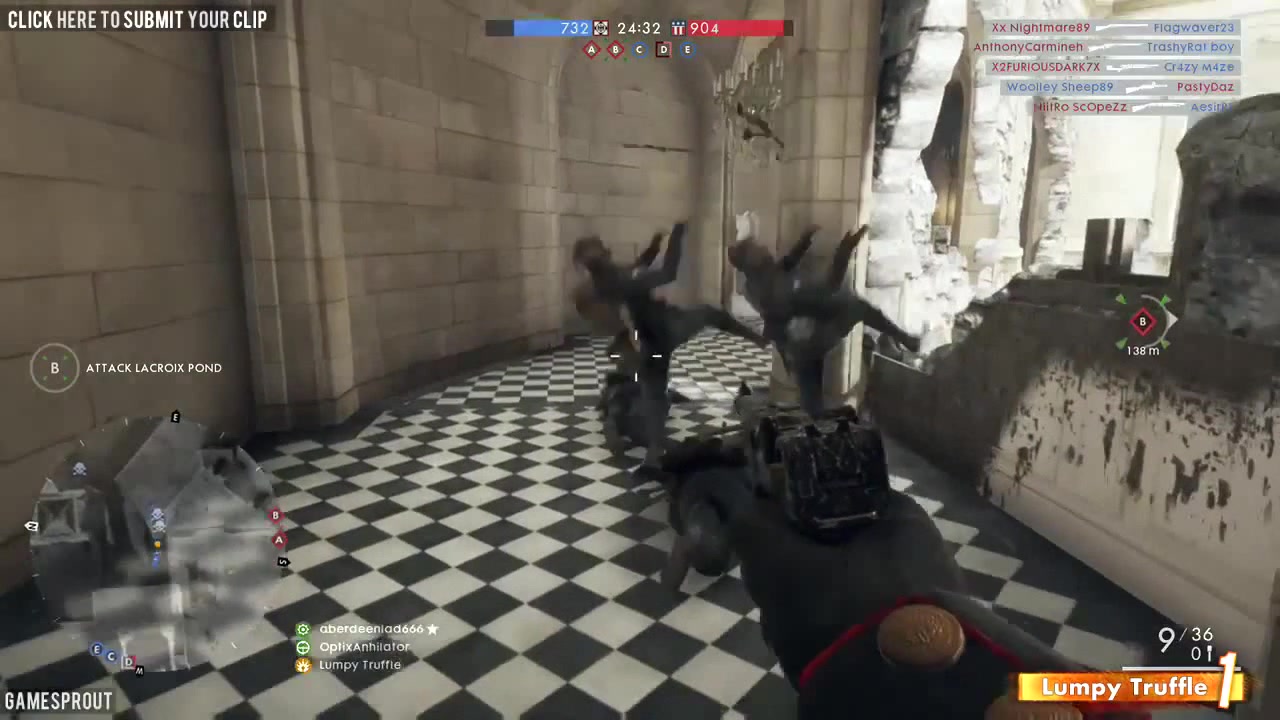The width and height of the screenshot is (1280, 720).
Task: Click the GAMESPROUT watermark
Action: [58, 700]
